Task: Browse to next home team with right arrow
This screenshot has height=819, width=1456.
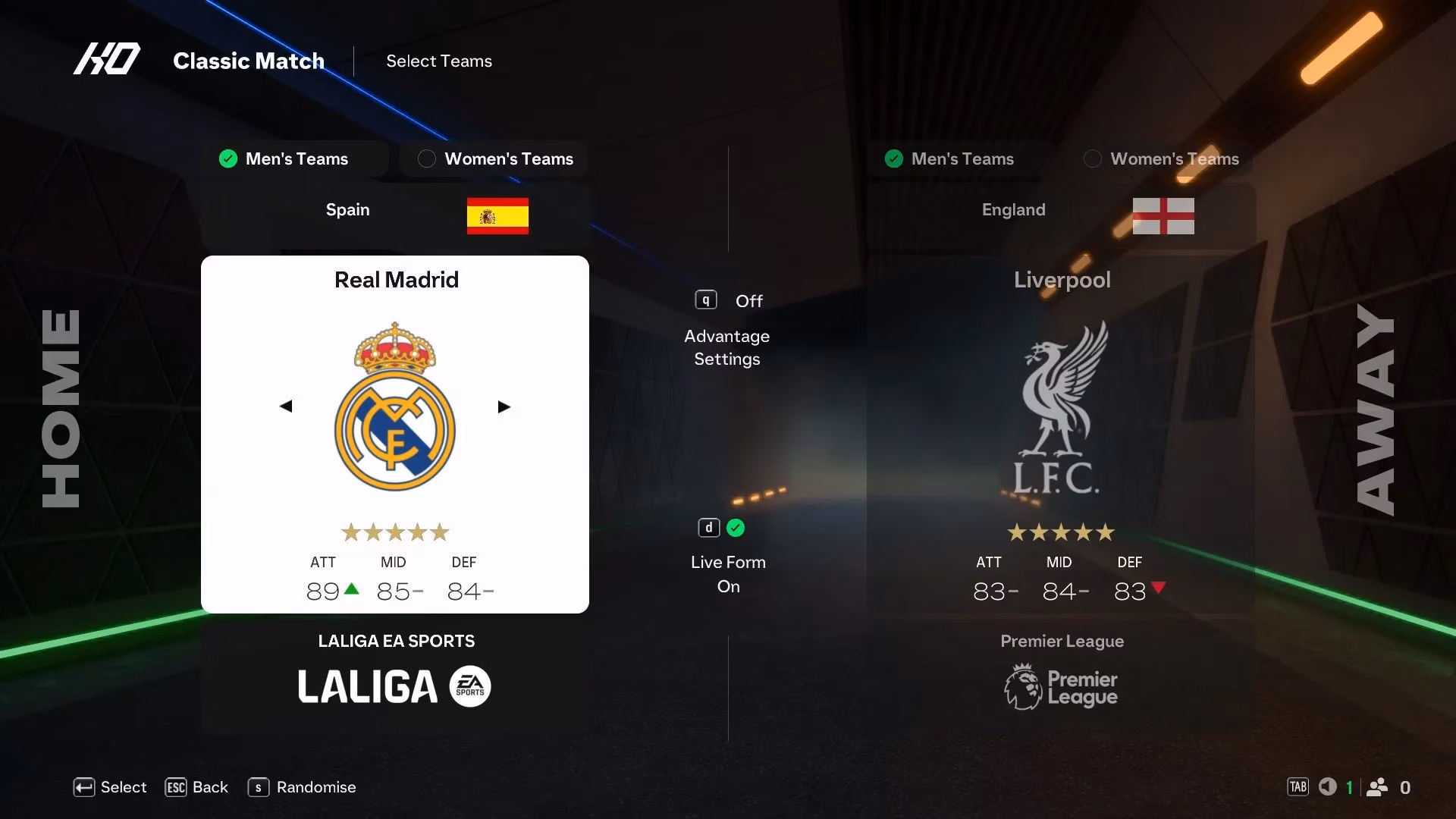Action: (x=504, y=406)
